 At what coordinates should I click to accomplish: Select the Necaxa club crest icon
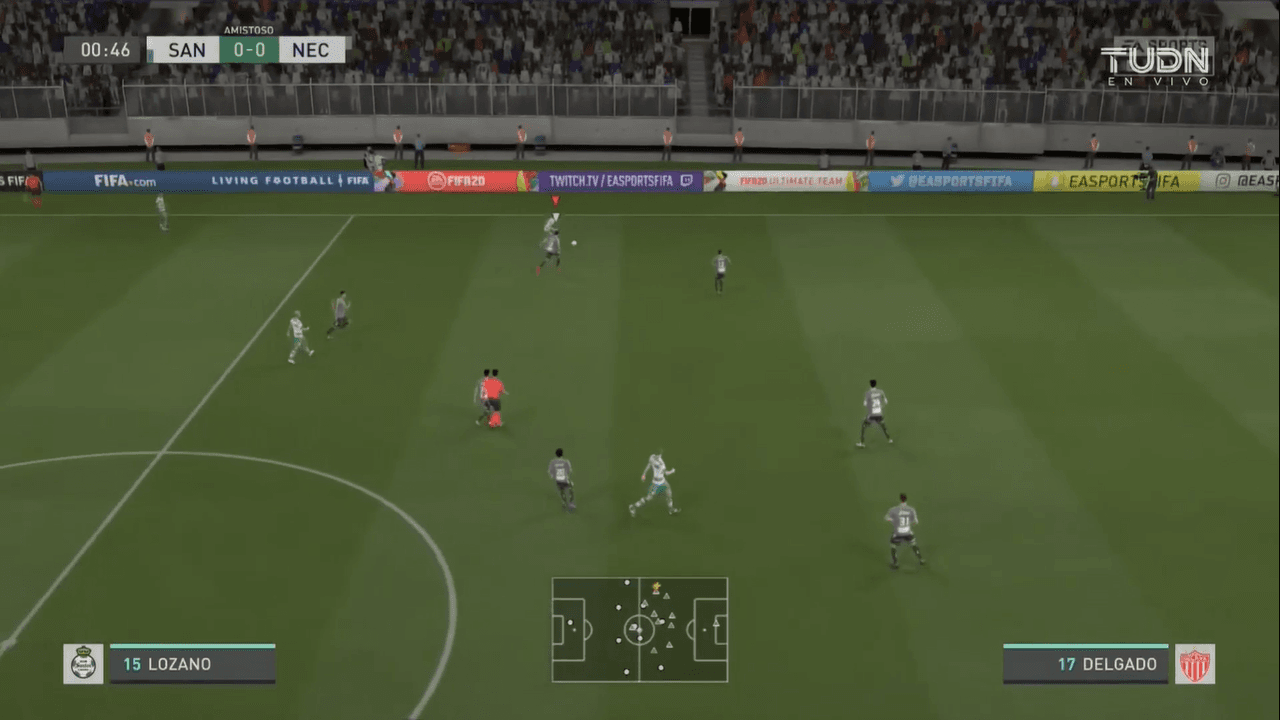[1195, 664]
